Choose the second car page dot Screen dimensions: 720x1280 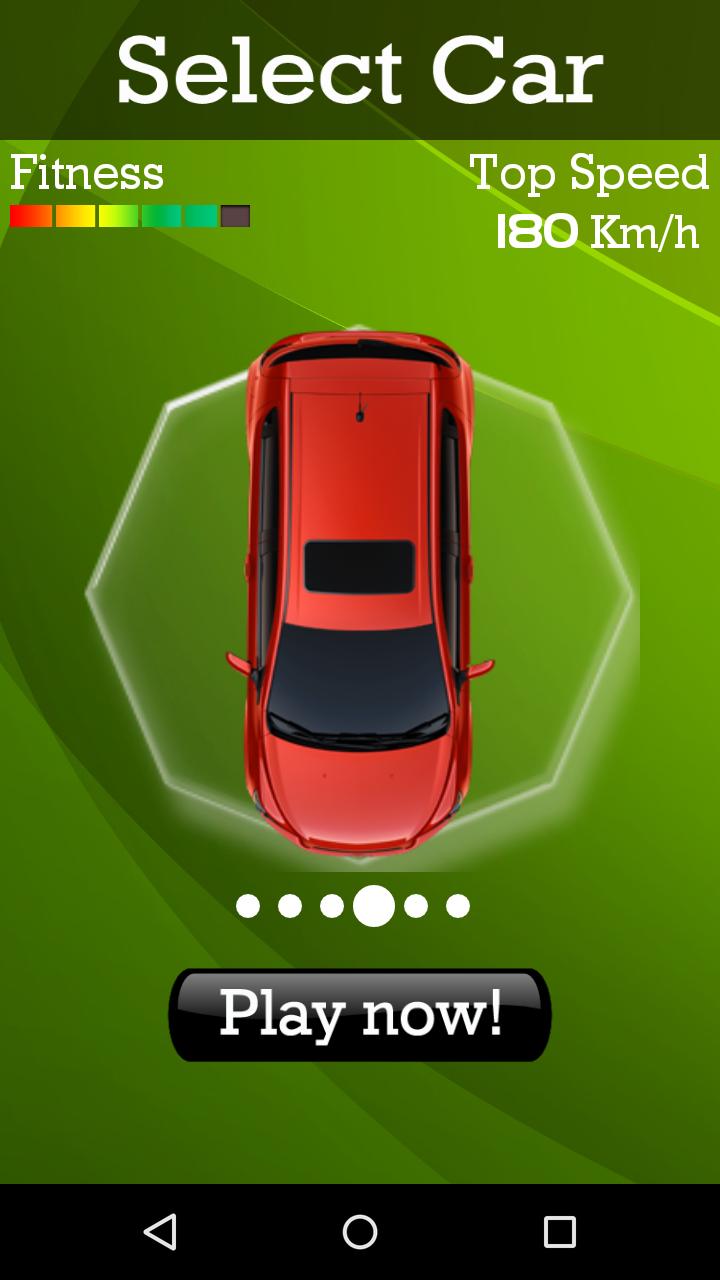coord(290,906)
